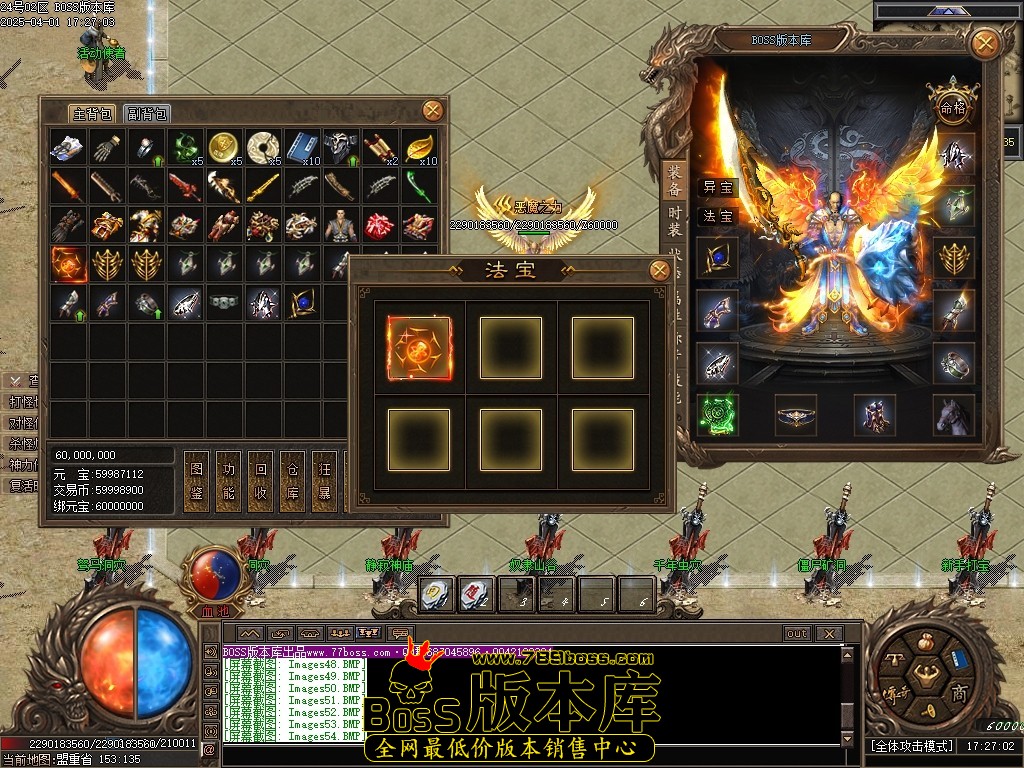The width and height of the screenshot is (1024, 768).
Task: Switch to the 副背包 secondary bag tab
Action: coord(148,114)
